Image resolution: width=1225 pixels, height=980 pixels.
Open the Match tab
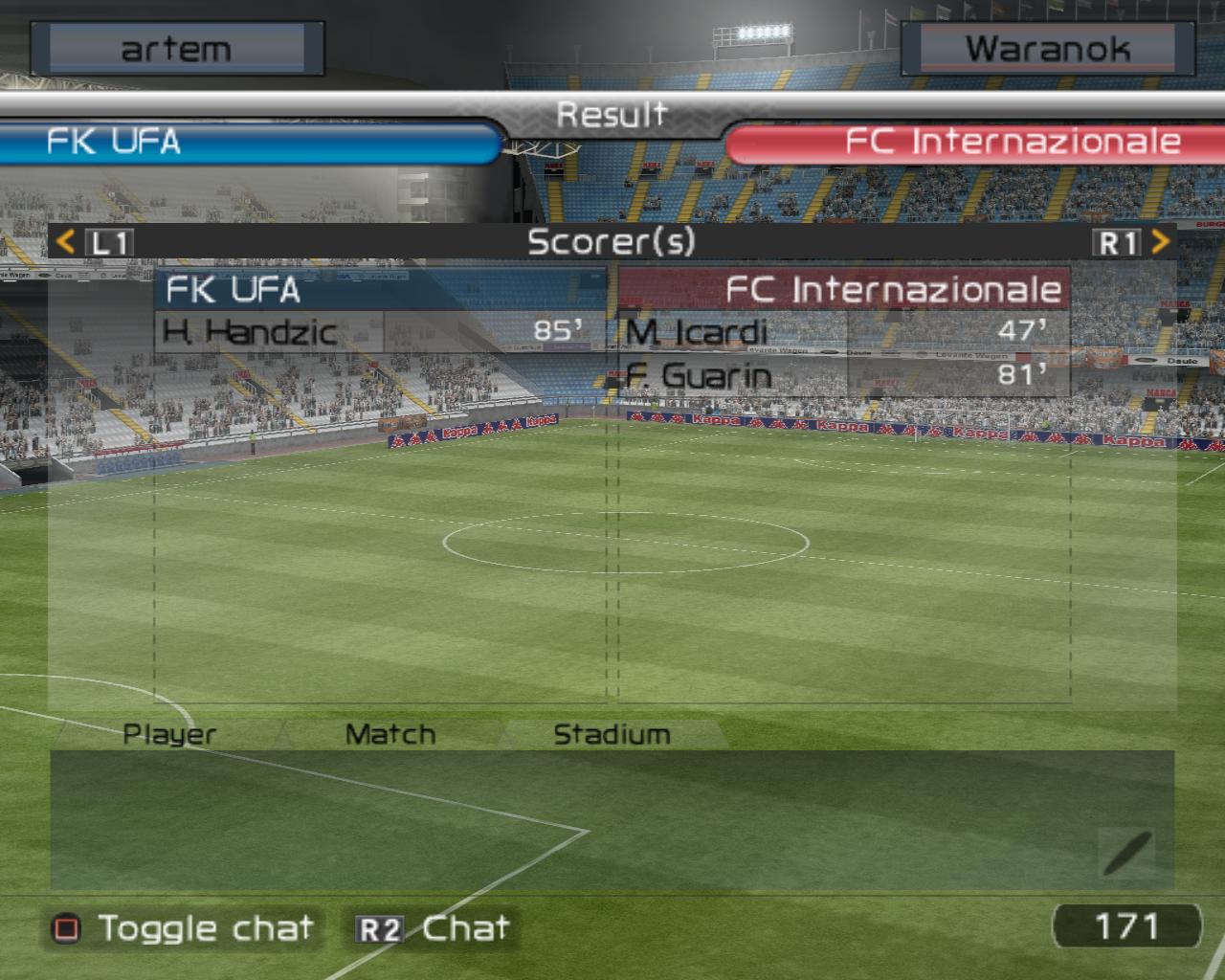390,734
